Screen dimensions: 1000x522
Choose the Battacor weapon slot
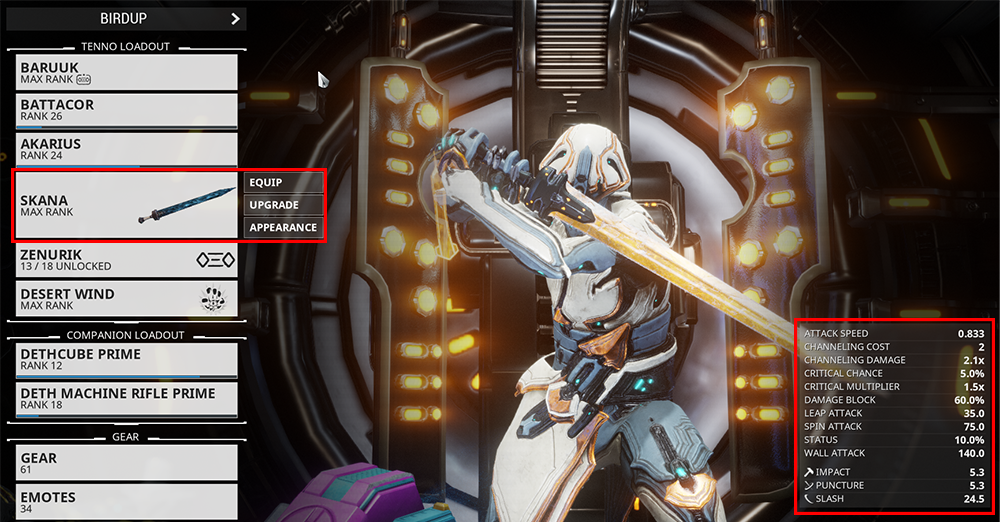[x=127, y=110]
